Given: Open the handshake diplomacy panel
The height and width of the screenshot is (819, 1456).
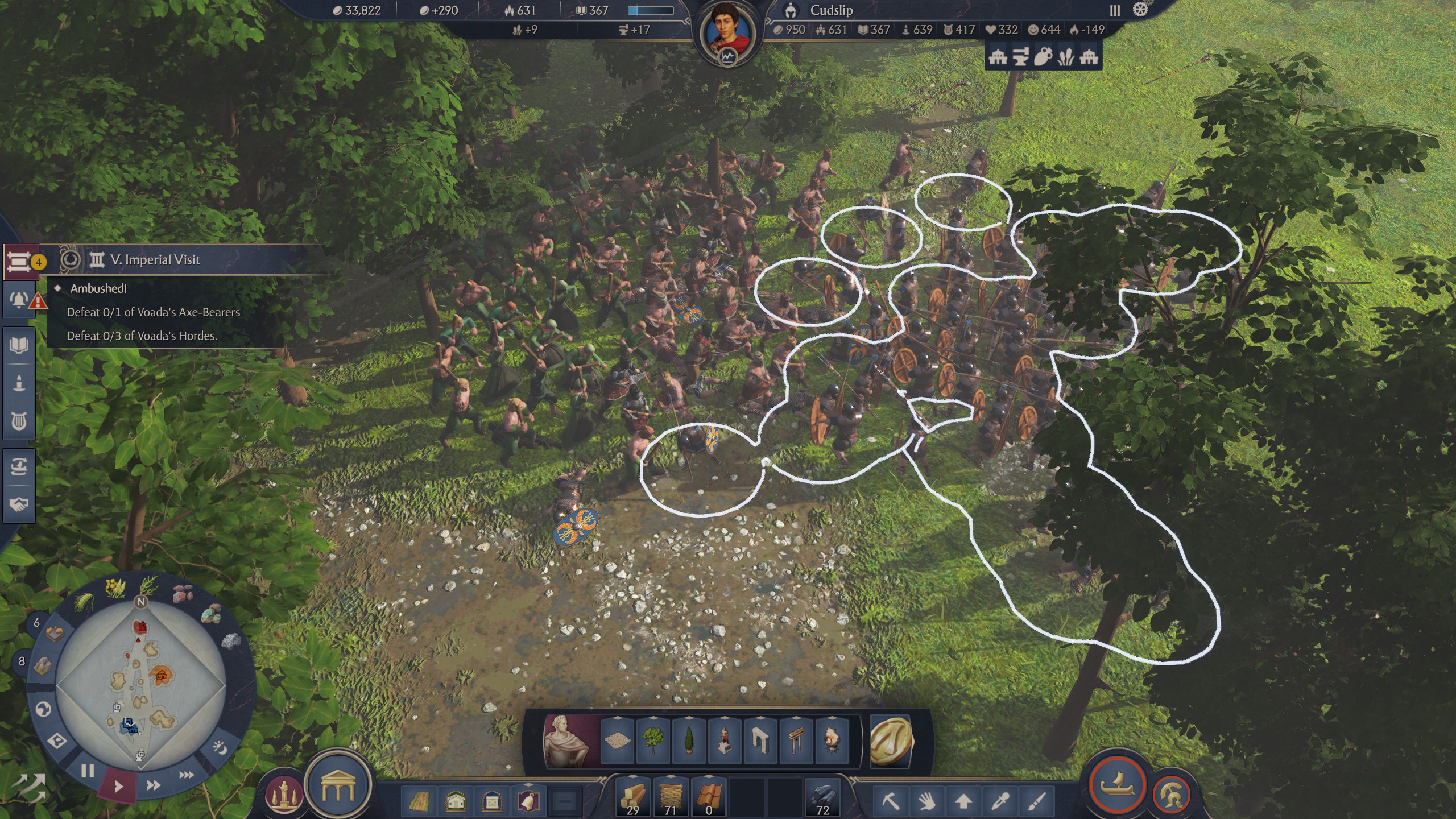Looking at the screenshot, I should pyautogui.click(x=18, y=504).
